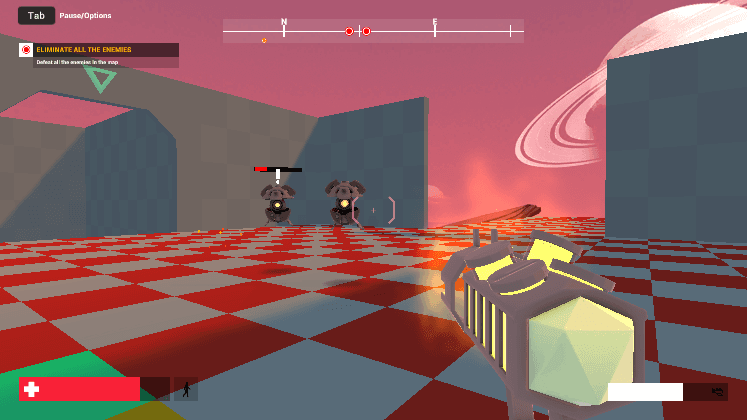The height and width of the screenshot is (420, 747).
Task: Select the weapon icon beside the ammo bar
Action: tap(716, 392)
